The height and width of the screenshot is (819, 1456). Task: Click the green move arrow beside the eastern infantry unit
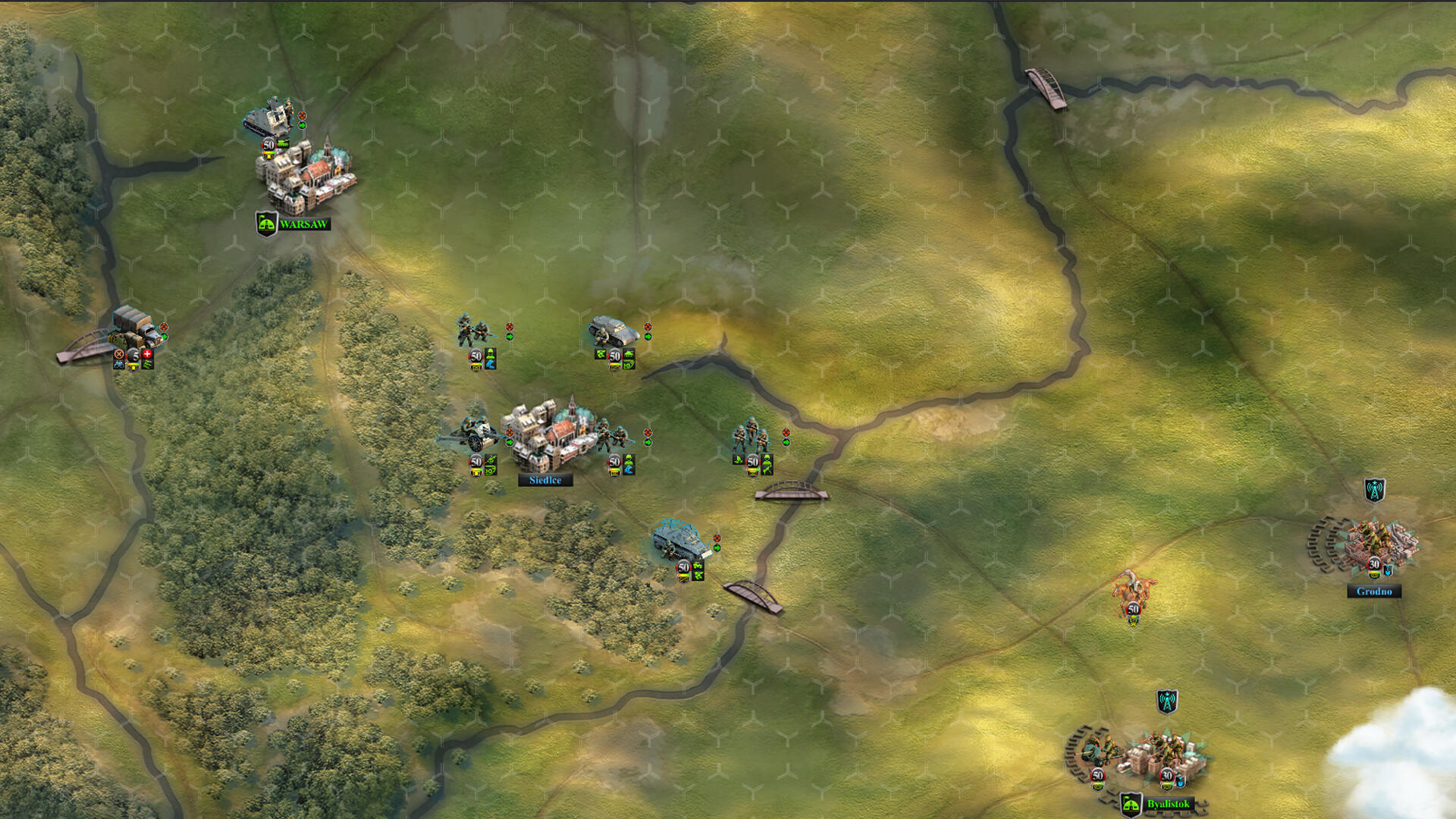click(786, 442)
